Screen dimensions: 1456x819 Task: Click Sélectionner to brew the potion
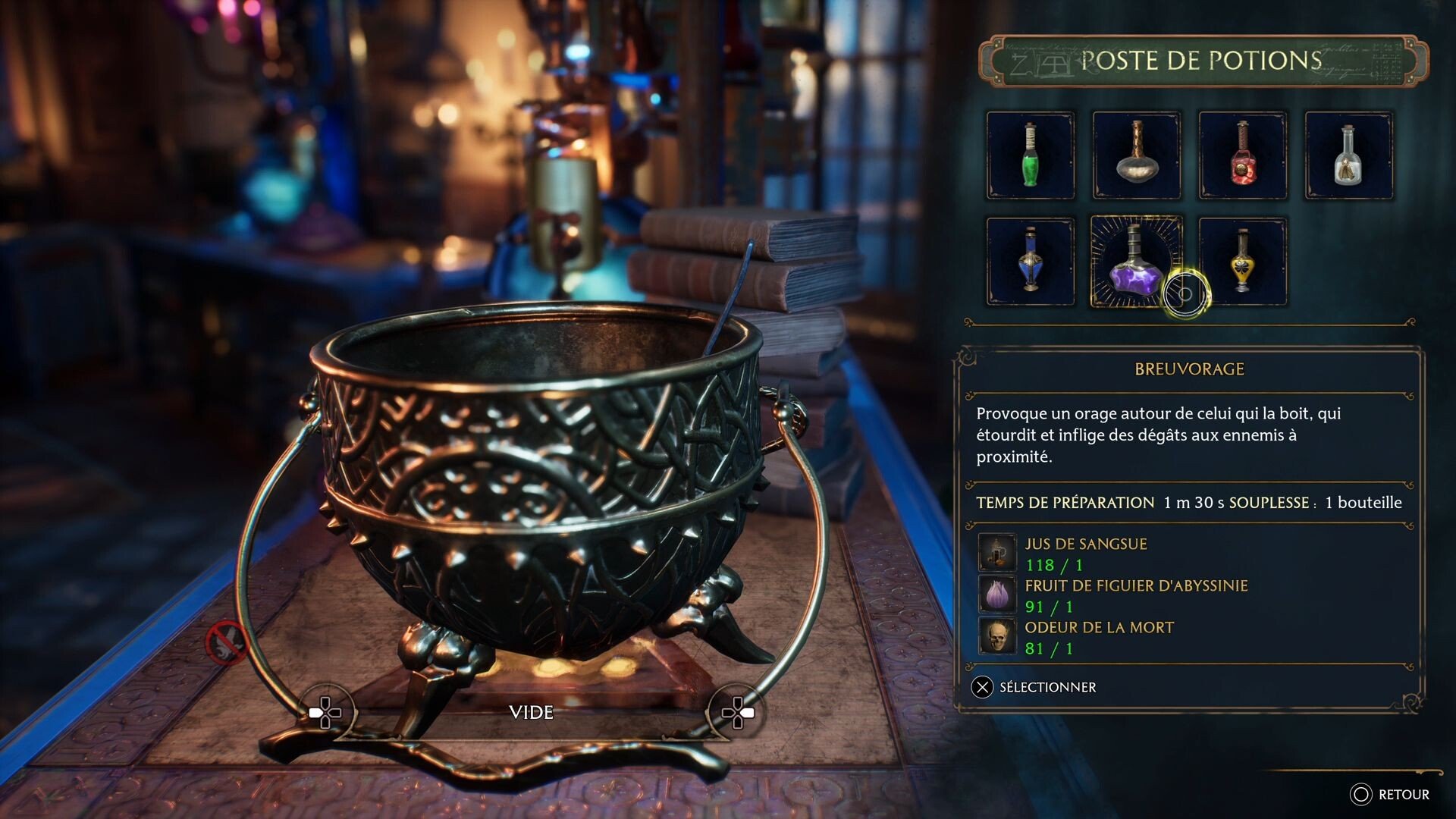click(1034, 687)
